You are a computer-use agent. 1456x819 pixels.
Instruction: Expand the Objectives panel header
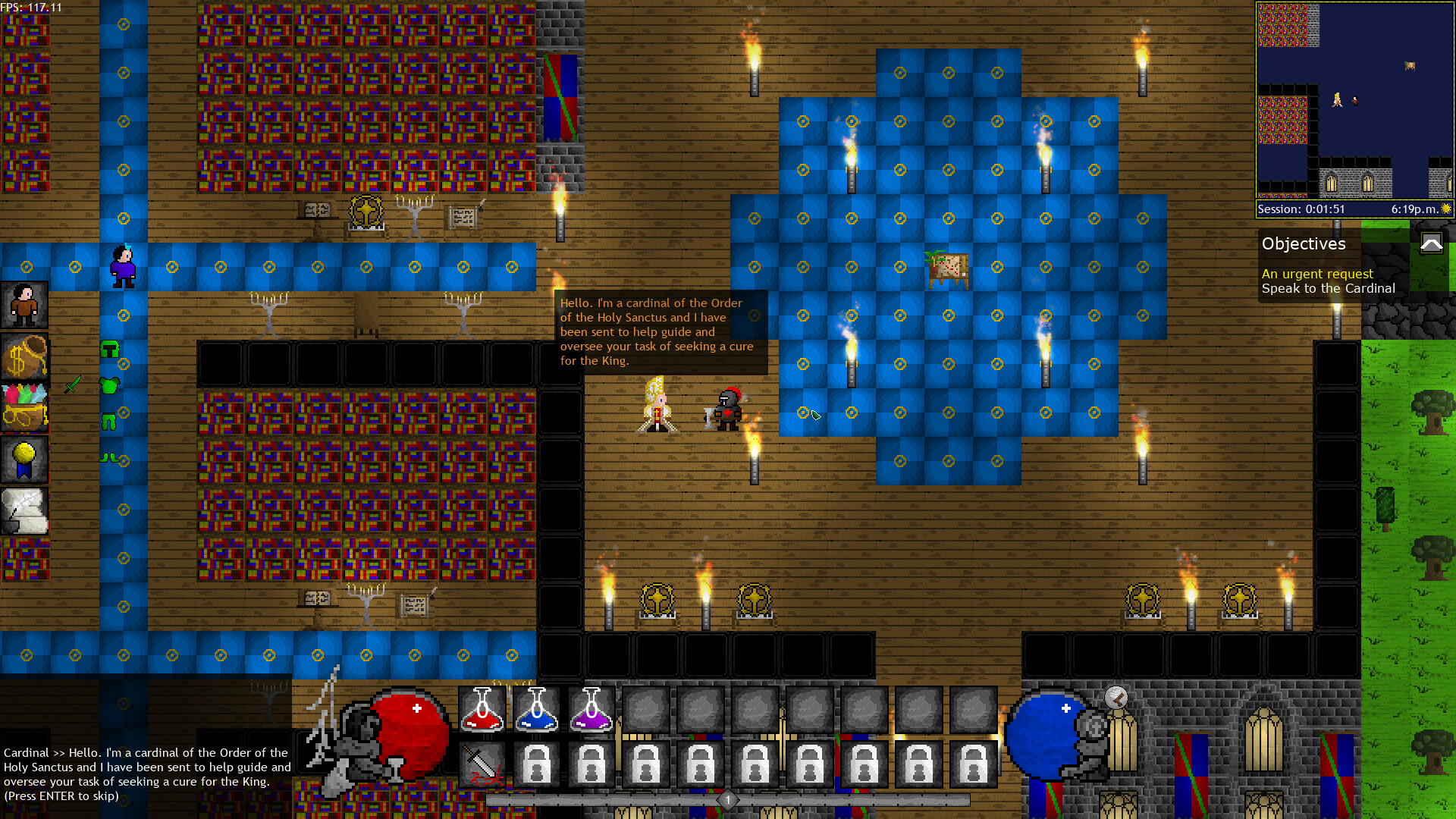point(1304,244)
